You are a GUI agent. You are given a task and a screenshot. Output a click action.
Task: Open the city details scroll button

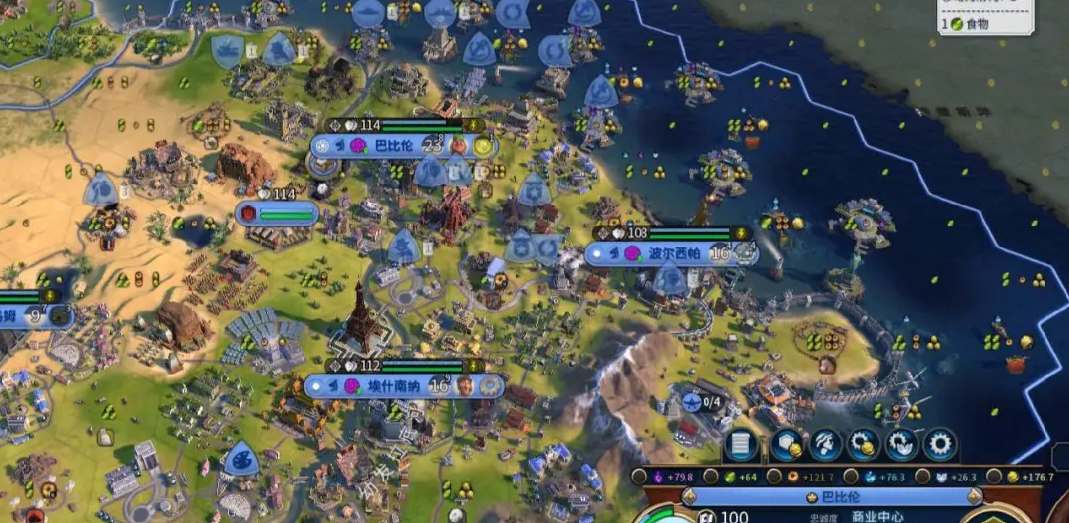click(741, 444)
